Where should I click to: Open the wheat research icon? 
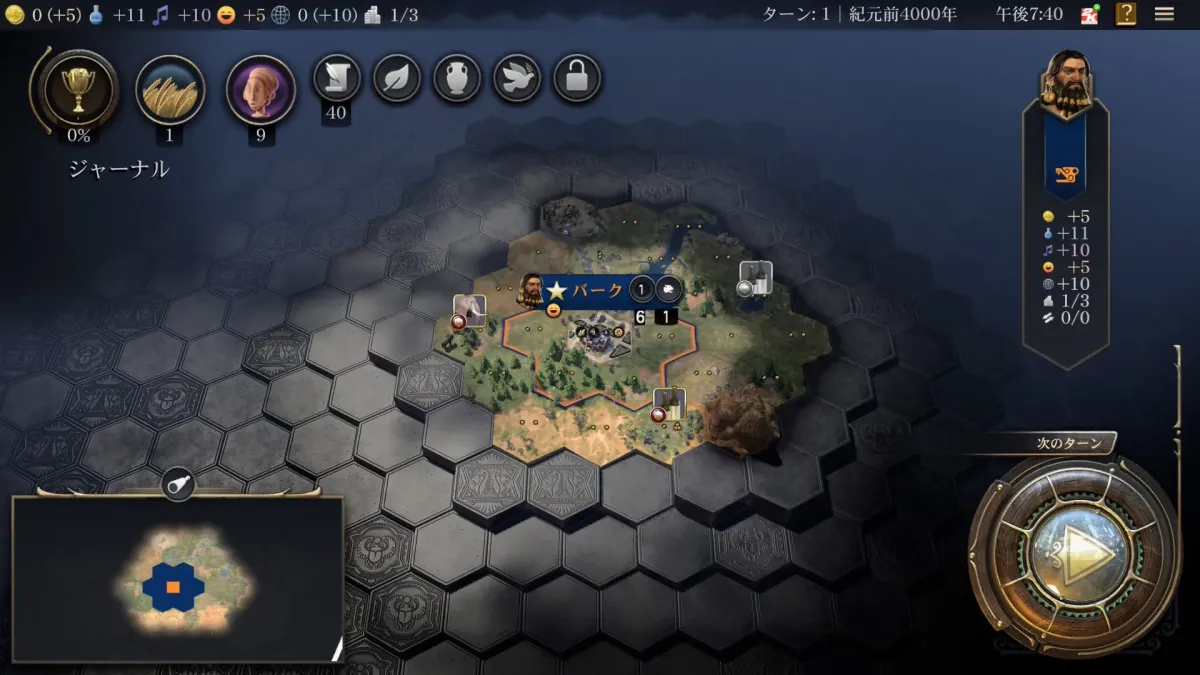170,90
